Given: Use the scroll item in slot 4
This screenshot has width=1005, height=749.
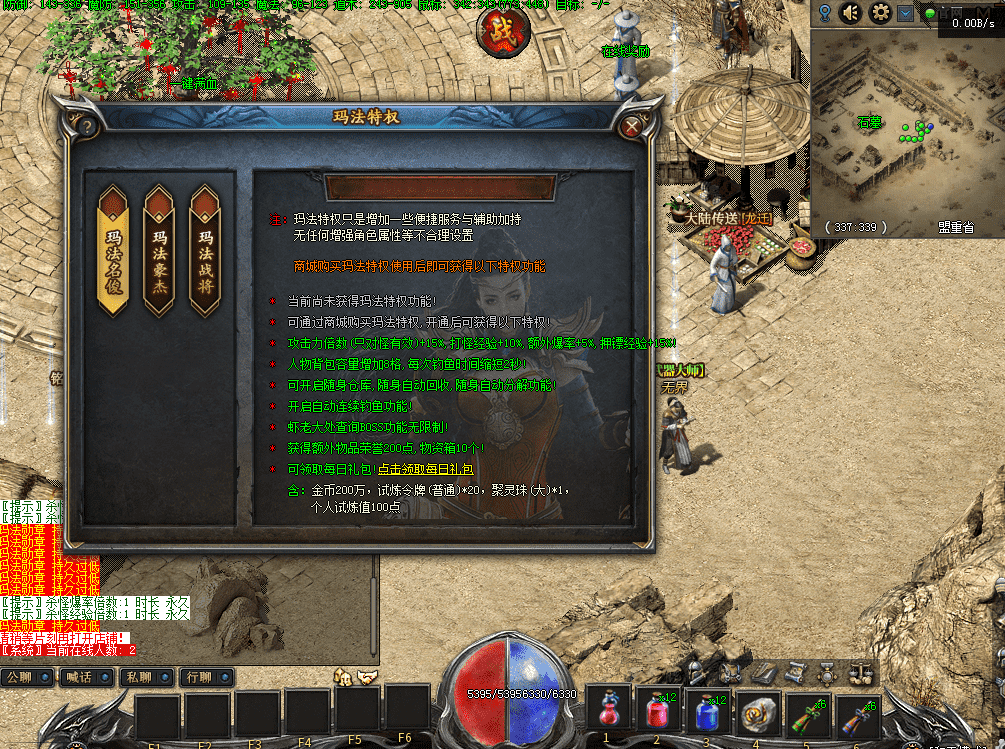Looking at the screenshot, I should click(x=757, y=713).
